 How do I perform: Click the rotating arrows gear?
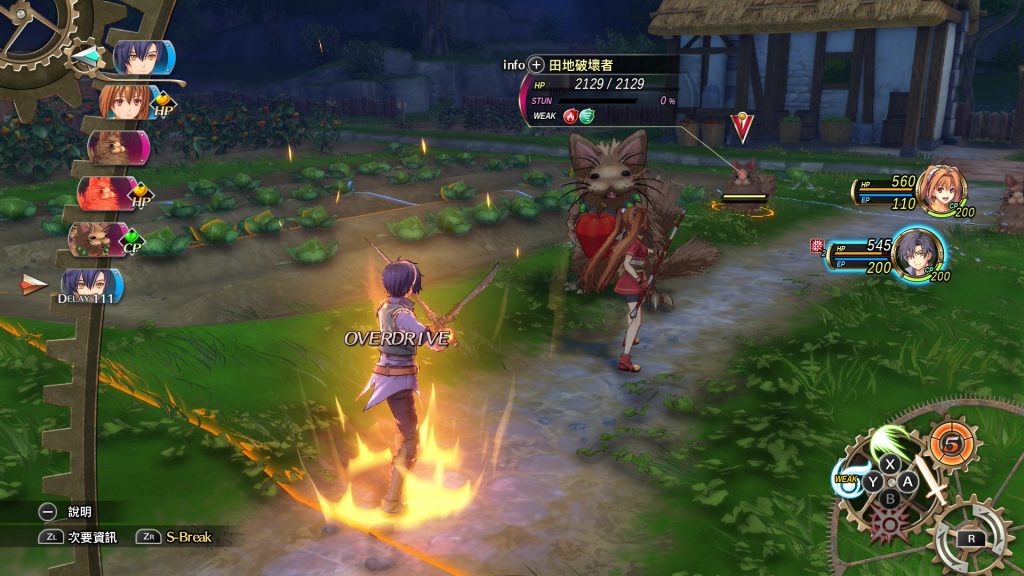pos(969,537)
